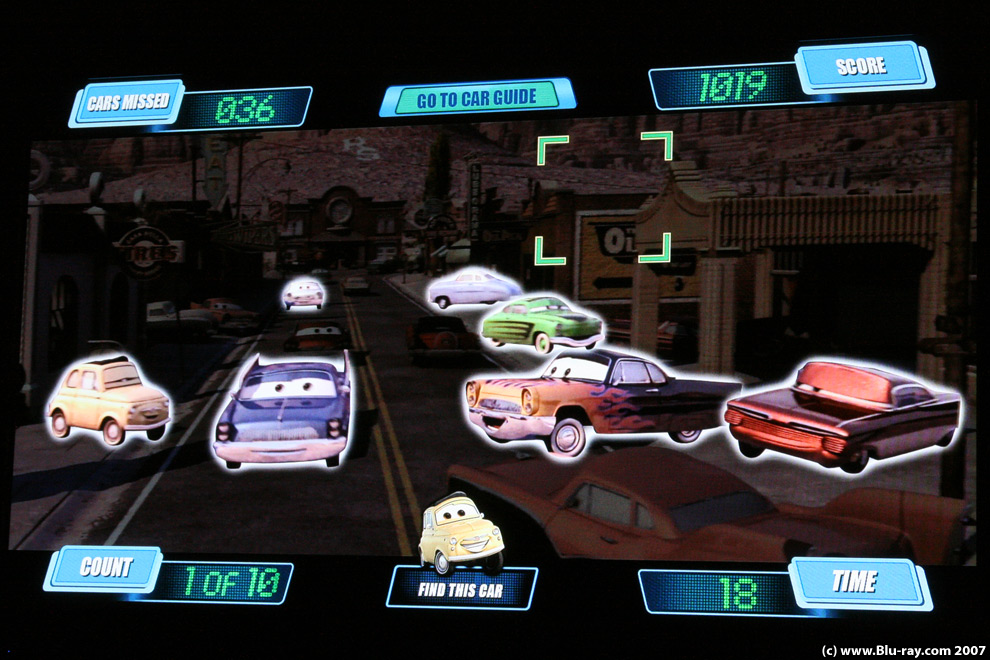Choose the highlighted green car
This screenshot has width=990, height=660.
[x=541, y=321]
